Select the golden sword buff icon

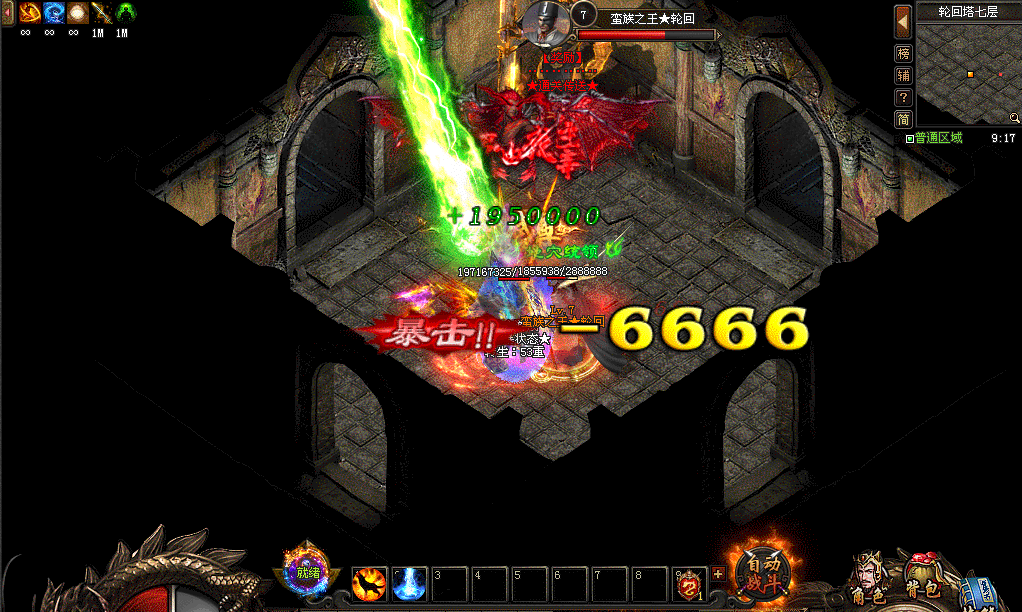100,13
